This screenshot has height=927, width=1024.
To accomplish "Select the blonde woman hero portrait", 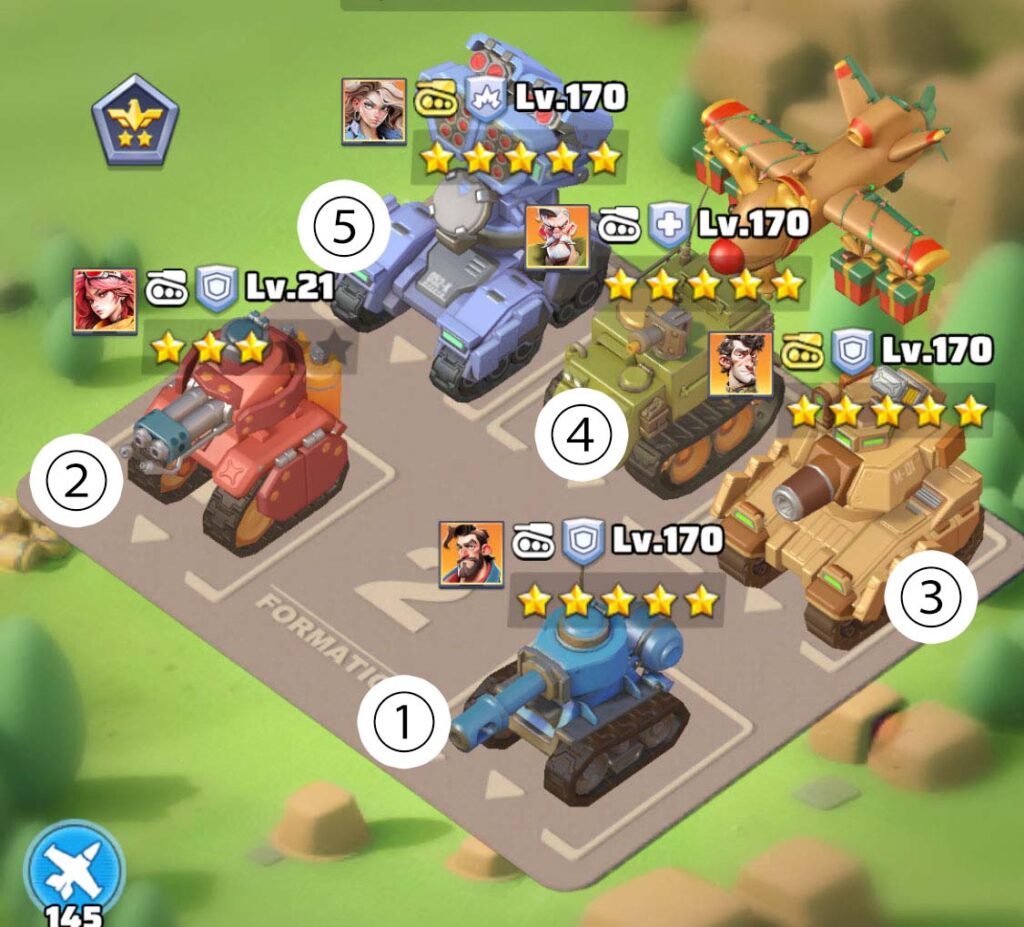I will coord(374,111).
